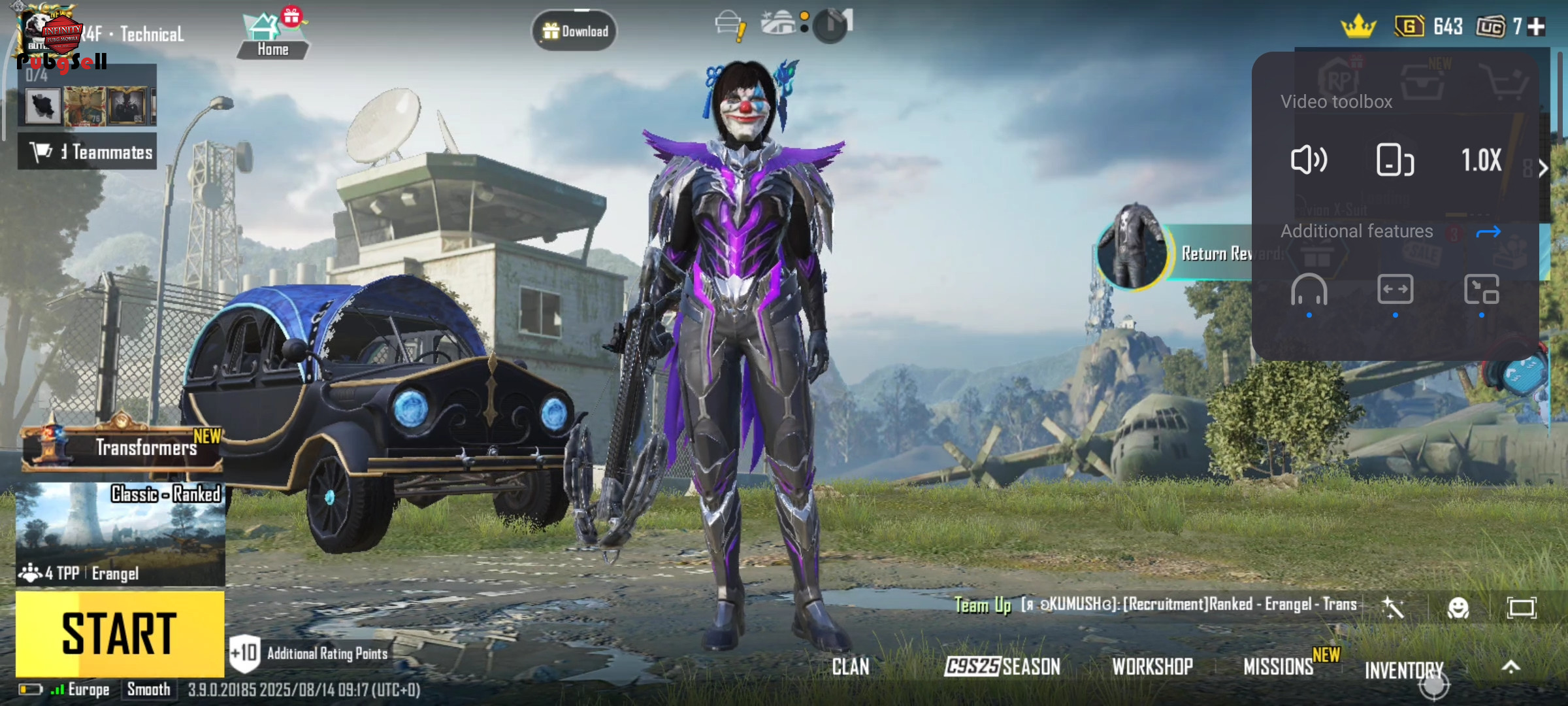Toggle the fullscreen frame icon near chat
The width and height of the screenshot is (1568, 706).
coord(1521,608)
